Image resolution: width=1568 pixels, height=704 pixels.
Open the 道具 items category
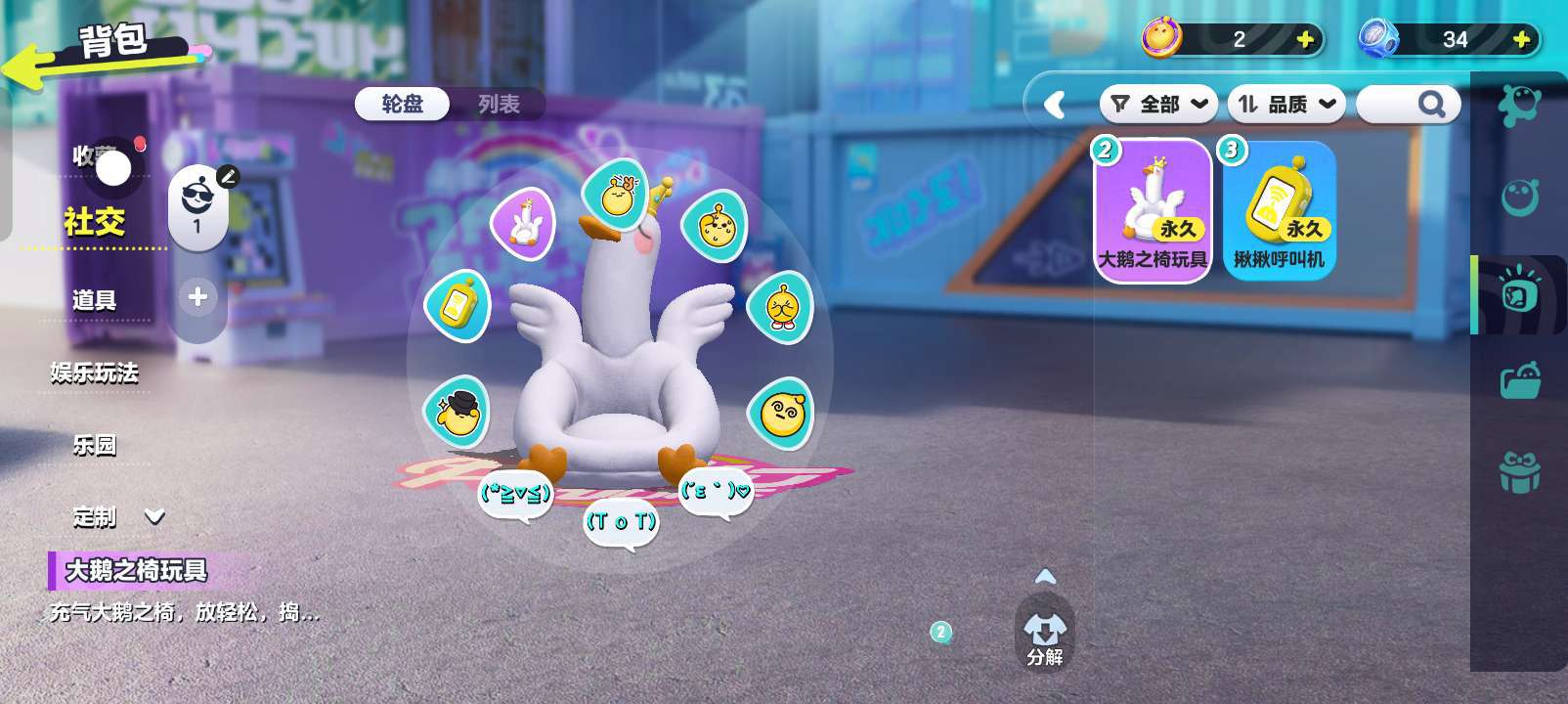pyautogui.click(x=94, y=300)
